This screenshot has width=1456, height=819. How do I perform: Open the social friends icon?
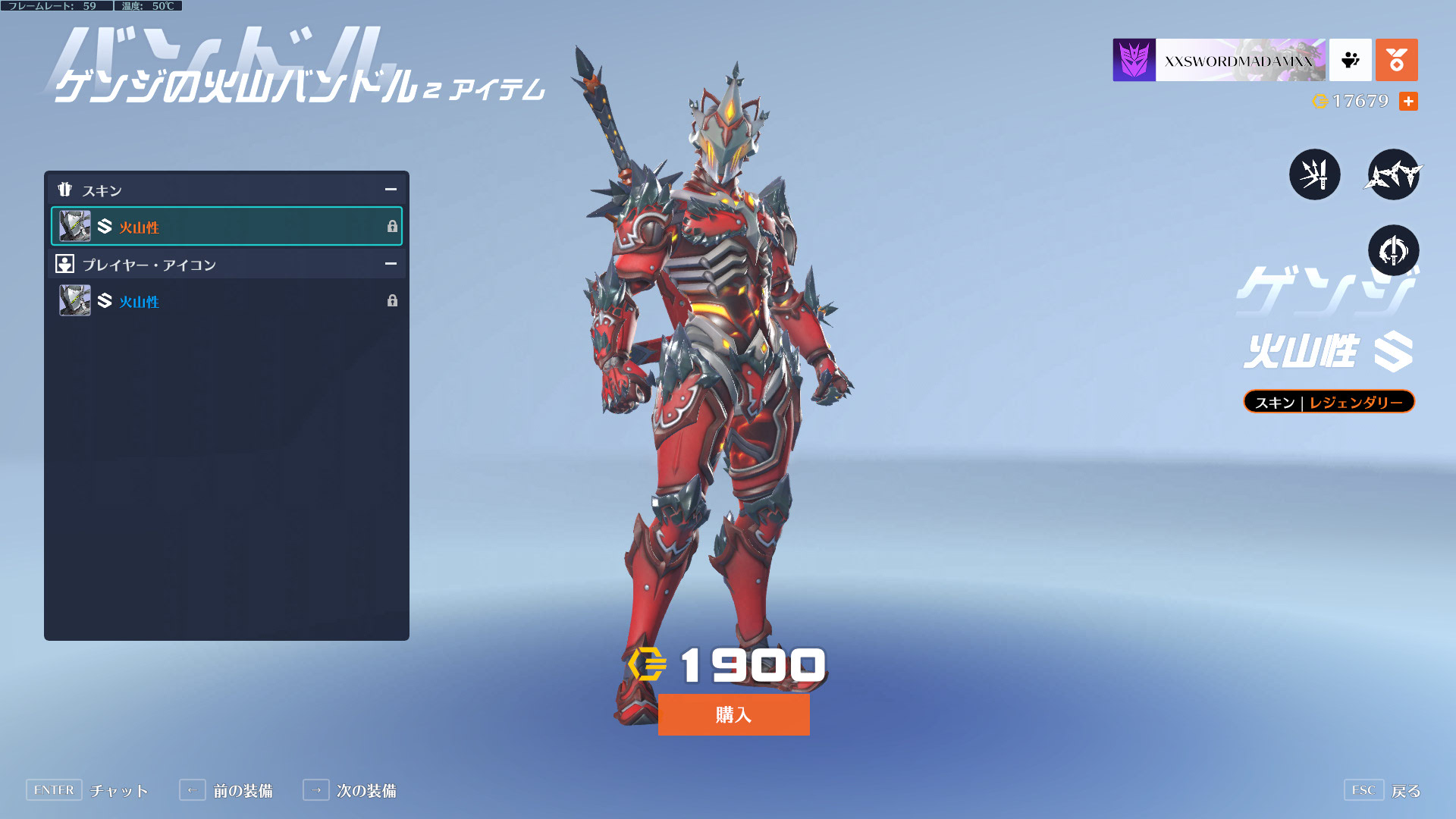1350,60
